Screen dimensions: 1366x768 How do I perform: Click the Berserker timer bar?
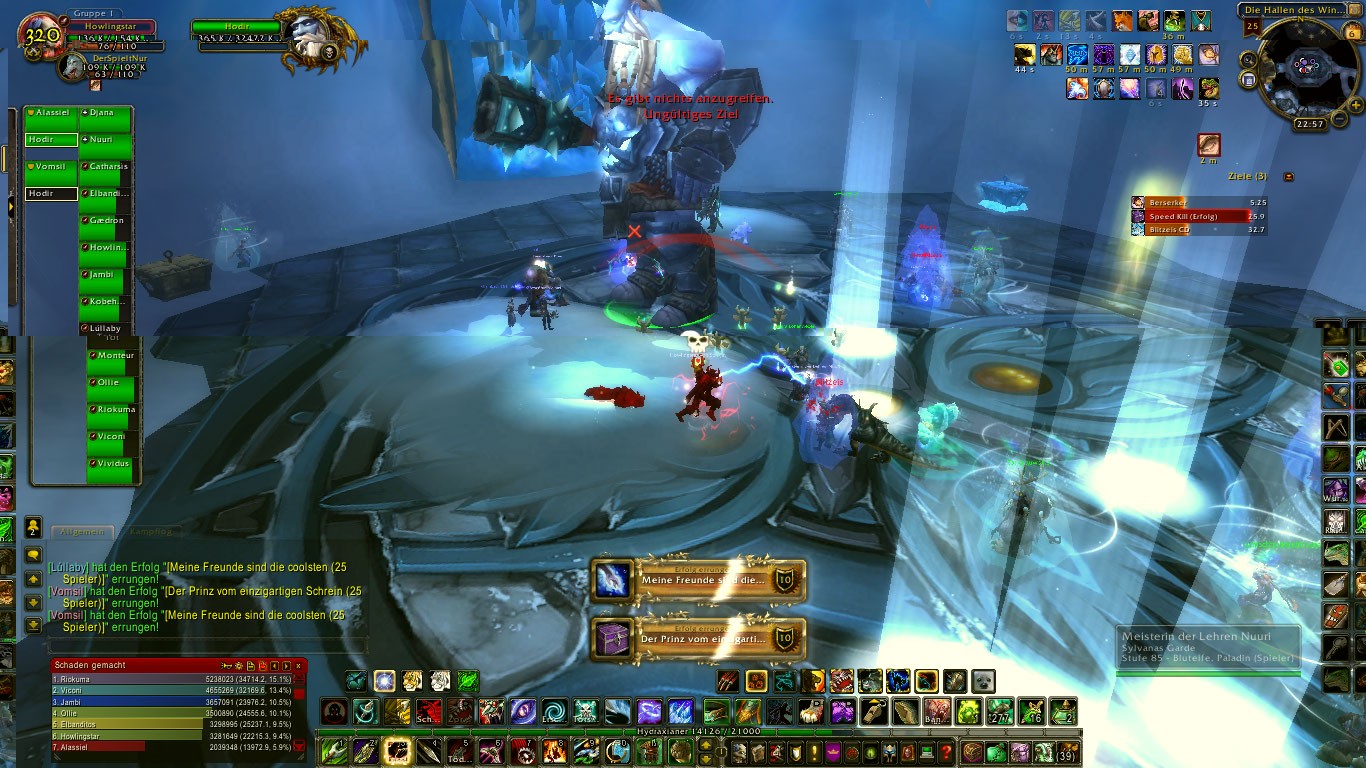pyautogui.click(x=1198, y=202)
